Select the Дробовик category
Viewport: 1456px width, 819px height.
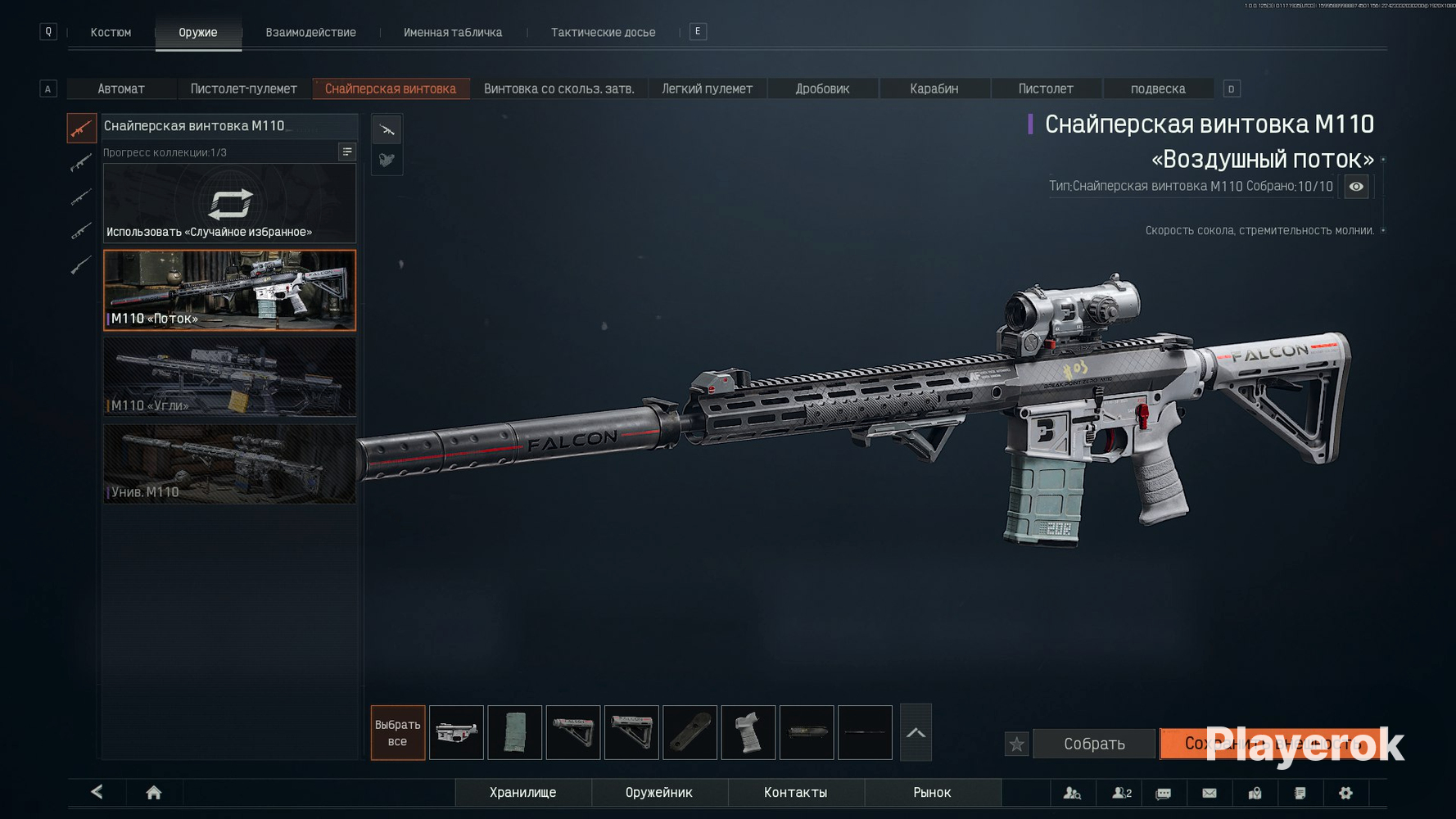[822, 88]
